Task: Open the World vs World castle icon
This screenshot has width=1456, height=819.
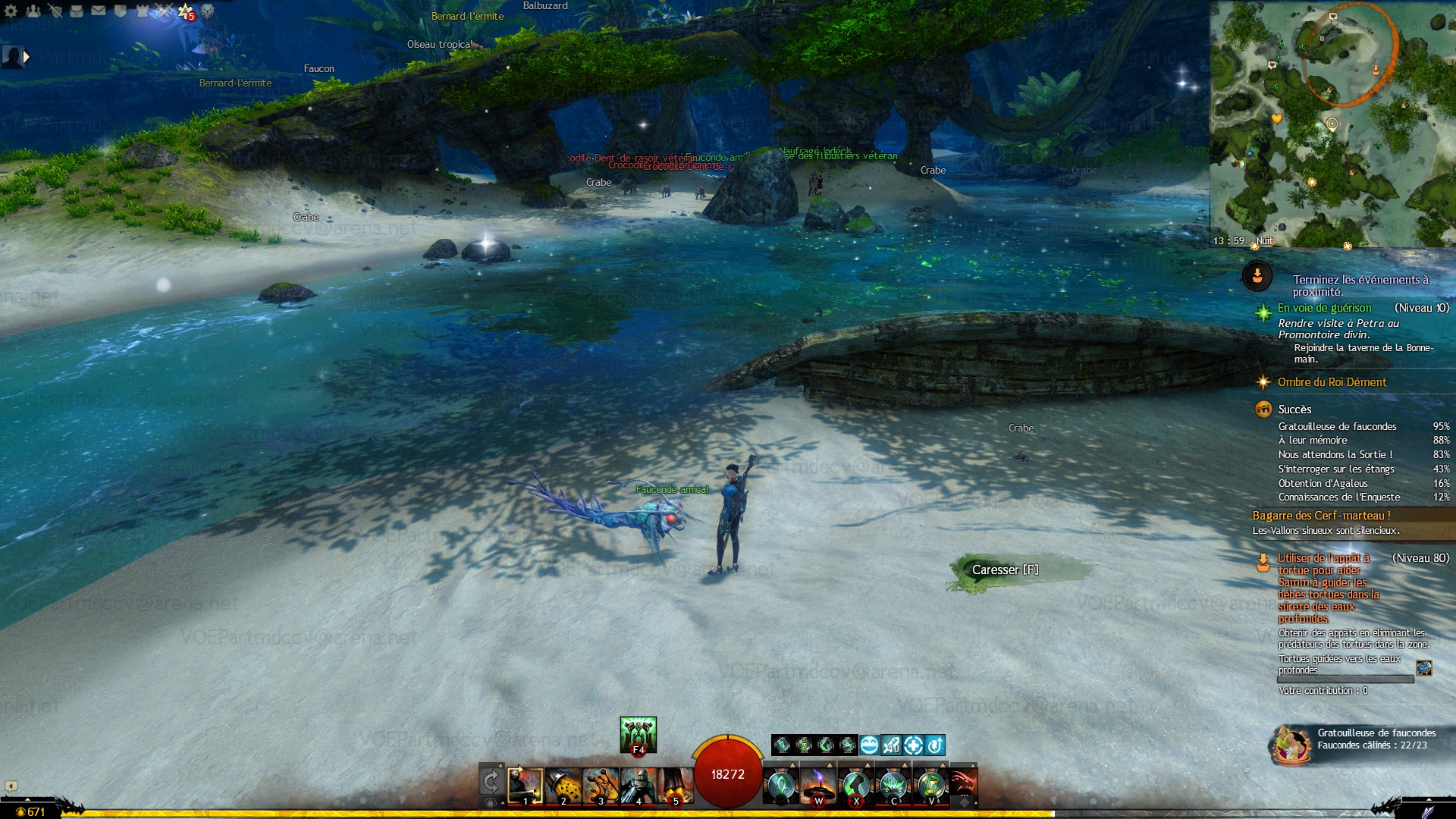Action: (142, 11)
